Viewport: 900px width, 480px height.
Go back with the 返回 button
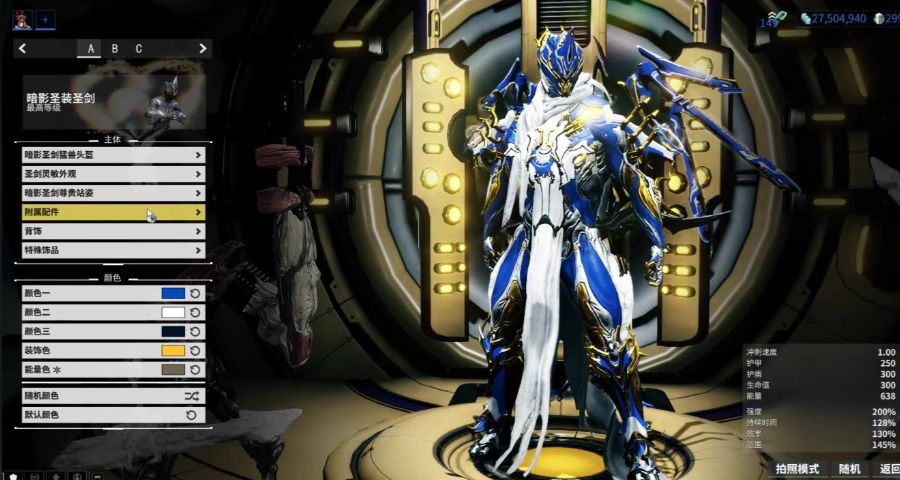coord(889,469)
